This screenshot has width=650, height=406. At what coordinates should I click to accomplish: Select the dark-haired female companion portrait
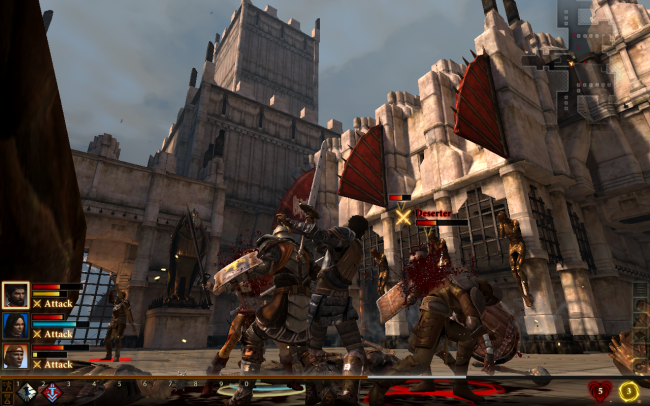point(16,325)
